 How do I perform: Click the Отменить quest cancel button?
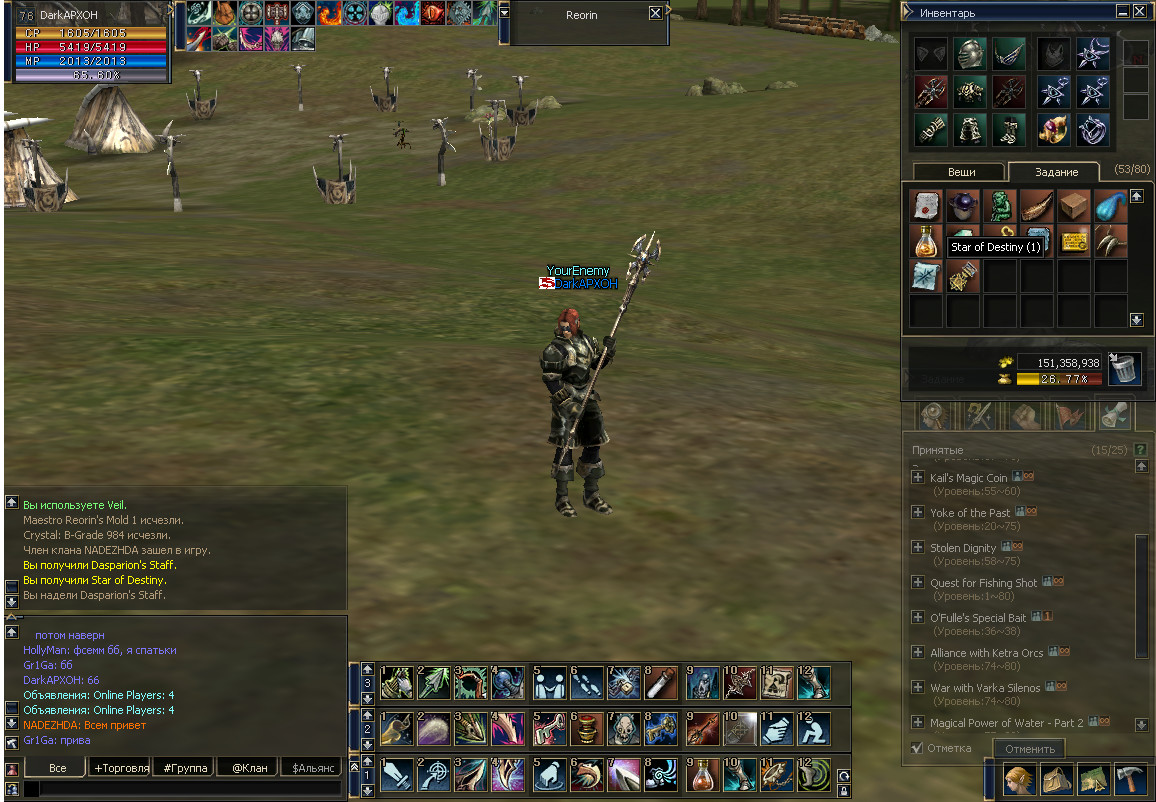pos(1030,749)
